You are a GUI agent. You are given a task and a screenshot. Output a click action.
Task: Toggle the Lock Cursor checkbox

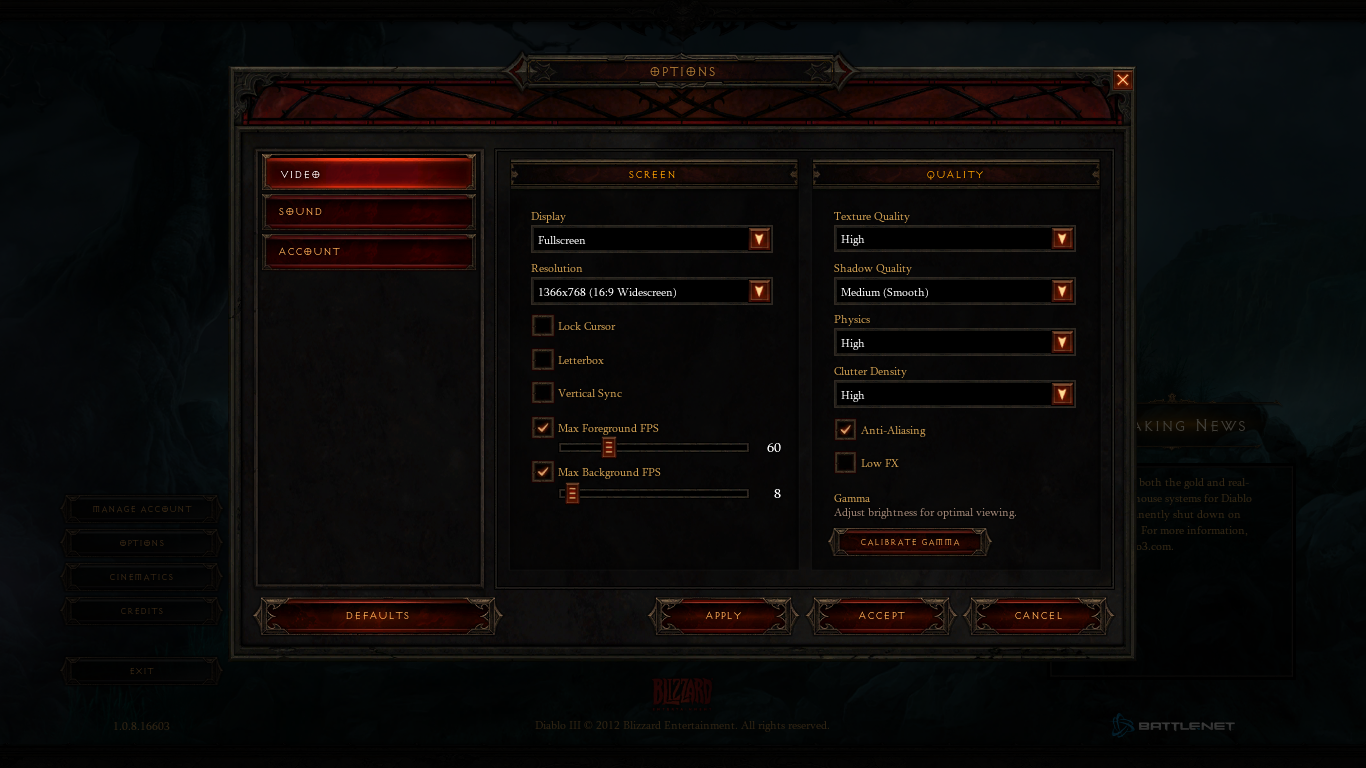point(543,326)
